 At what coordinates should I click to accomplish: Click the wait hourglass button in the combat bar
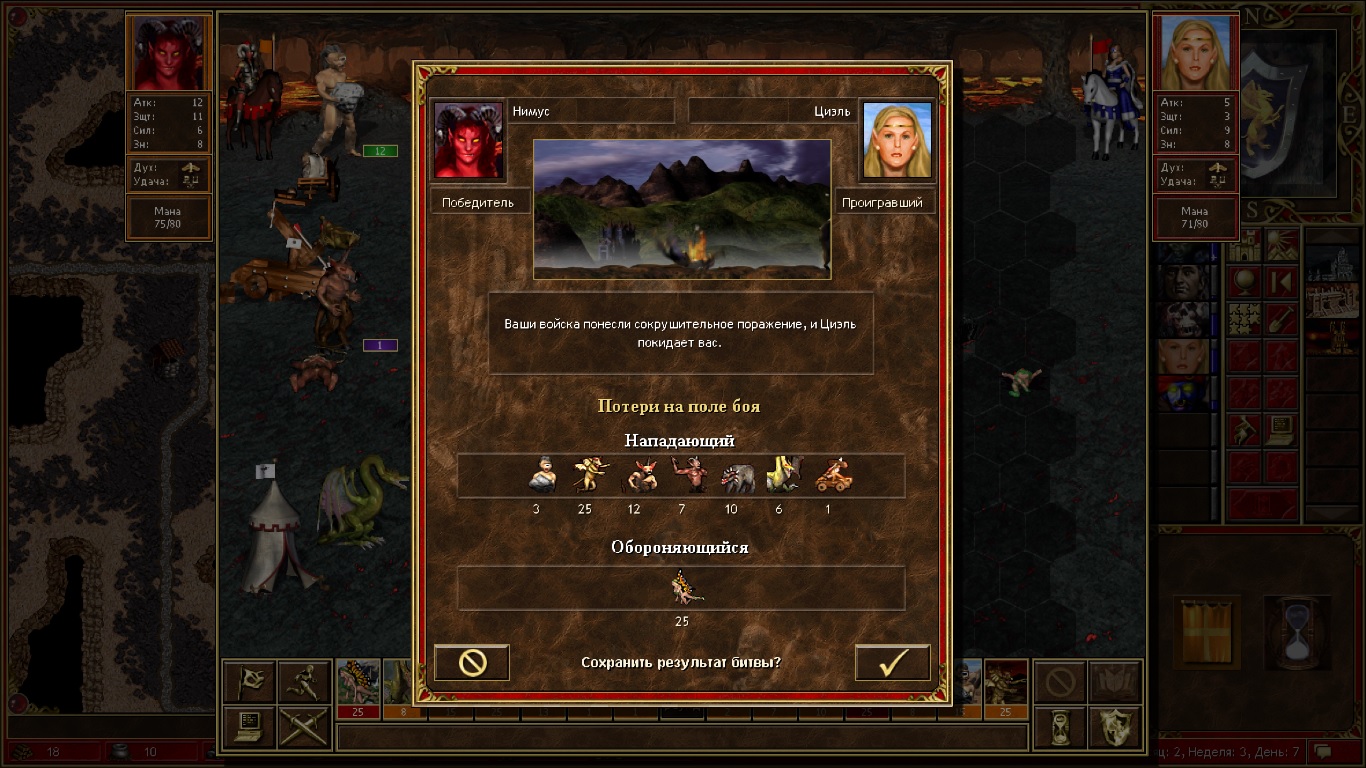coord(1060,727)
